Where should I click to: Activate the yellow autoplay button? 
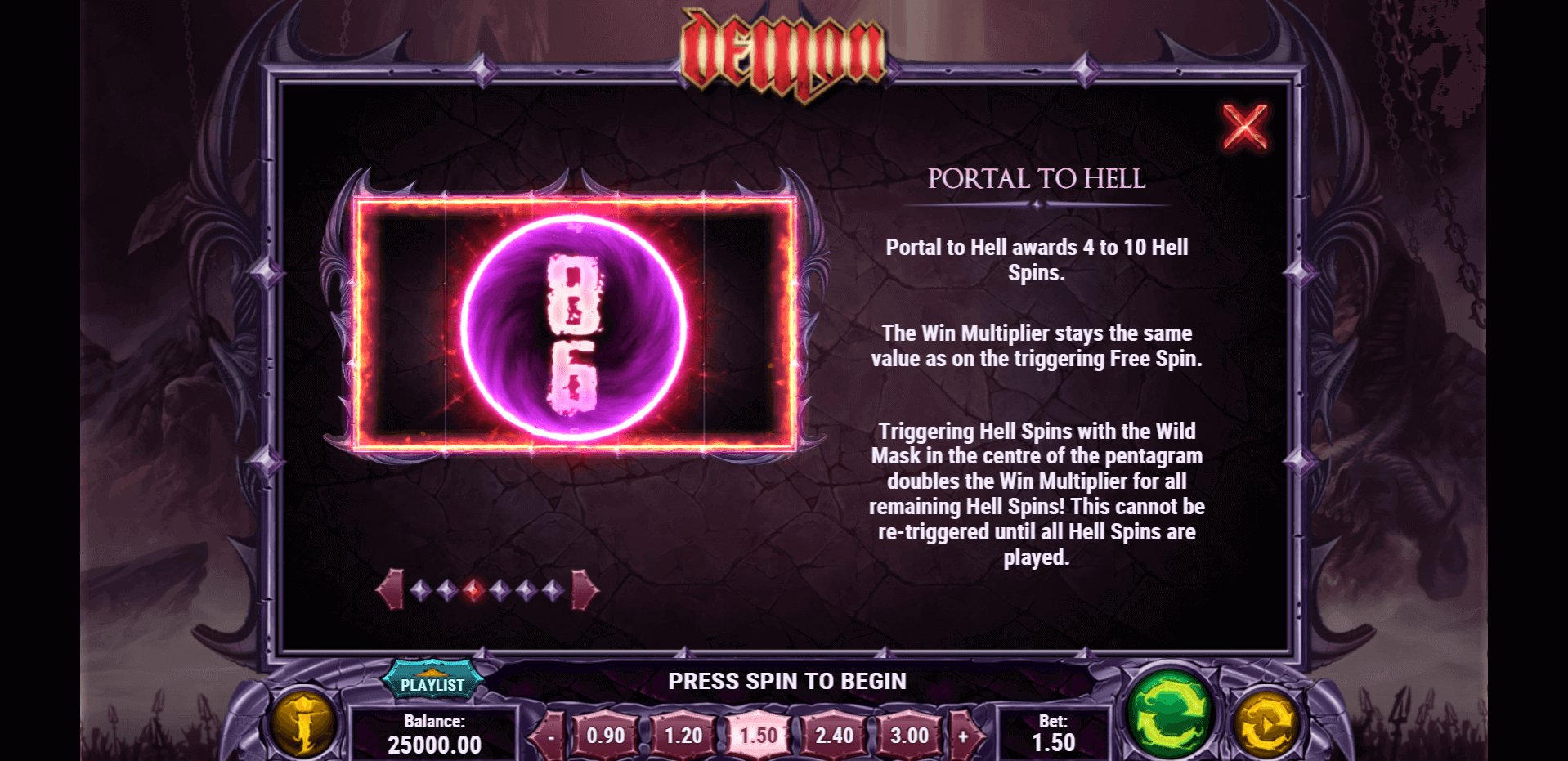(x=1266, y=723)
